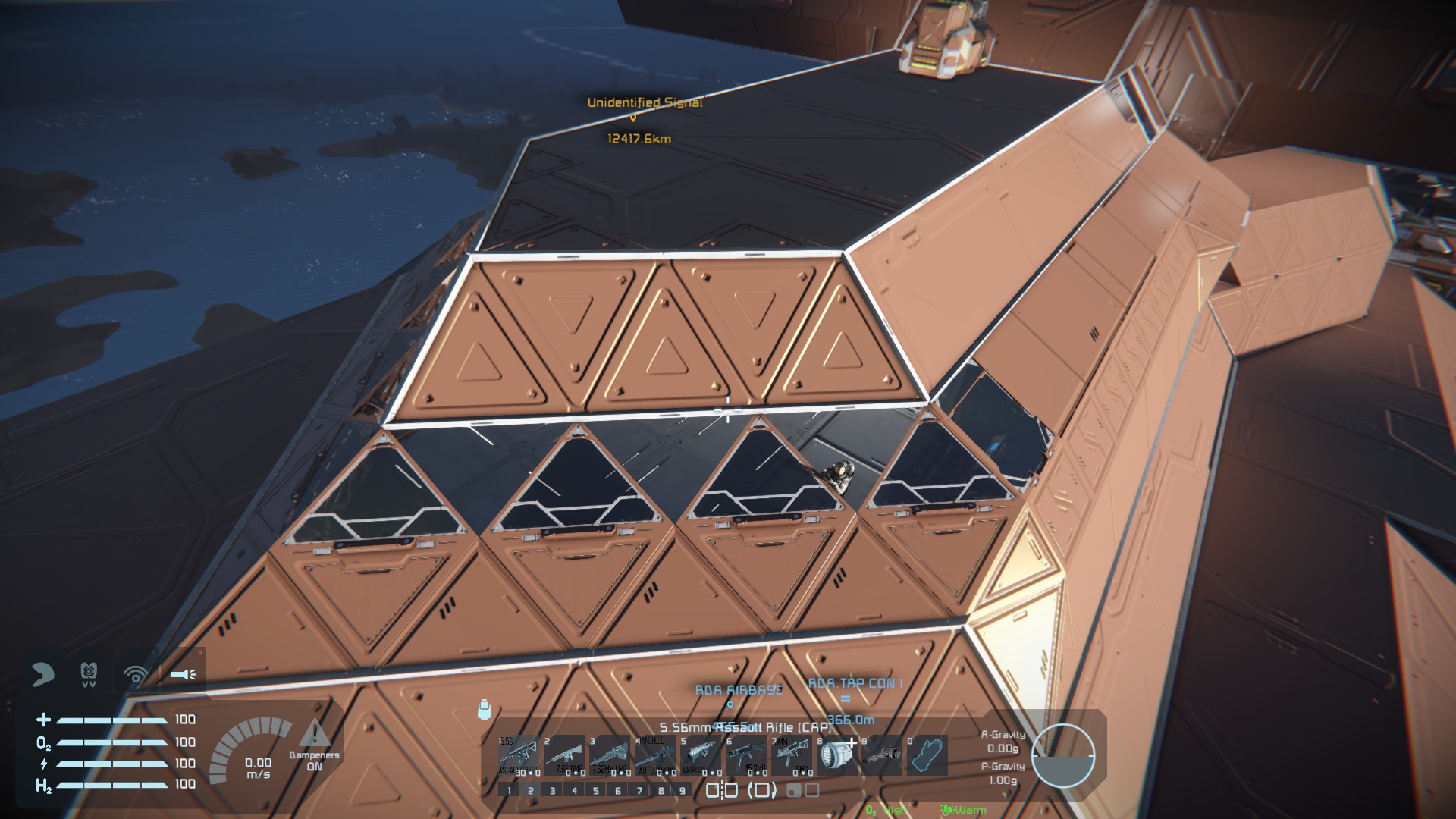Select the round canister item in slot 8
This screenshot has width=1456, height=819.
[836, 755]
